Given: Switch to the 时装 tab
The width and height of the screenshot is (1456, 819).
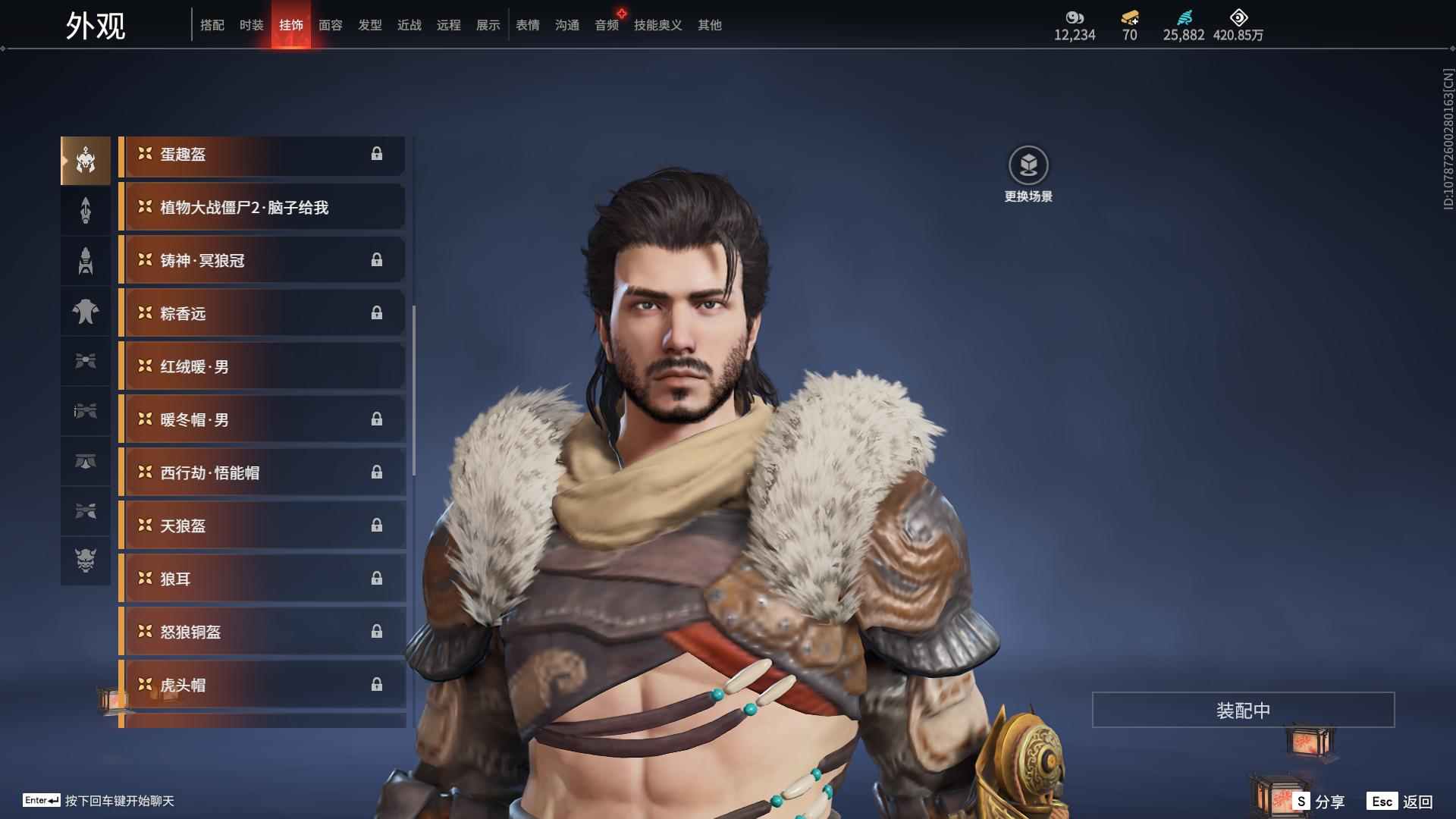Looking at the screenshot, I should pyautogui.click(x=251, y=25).
